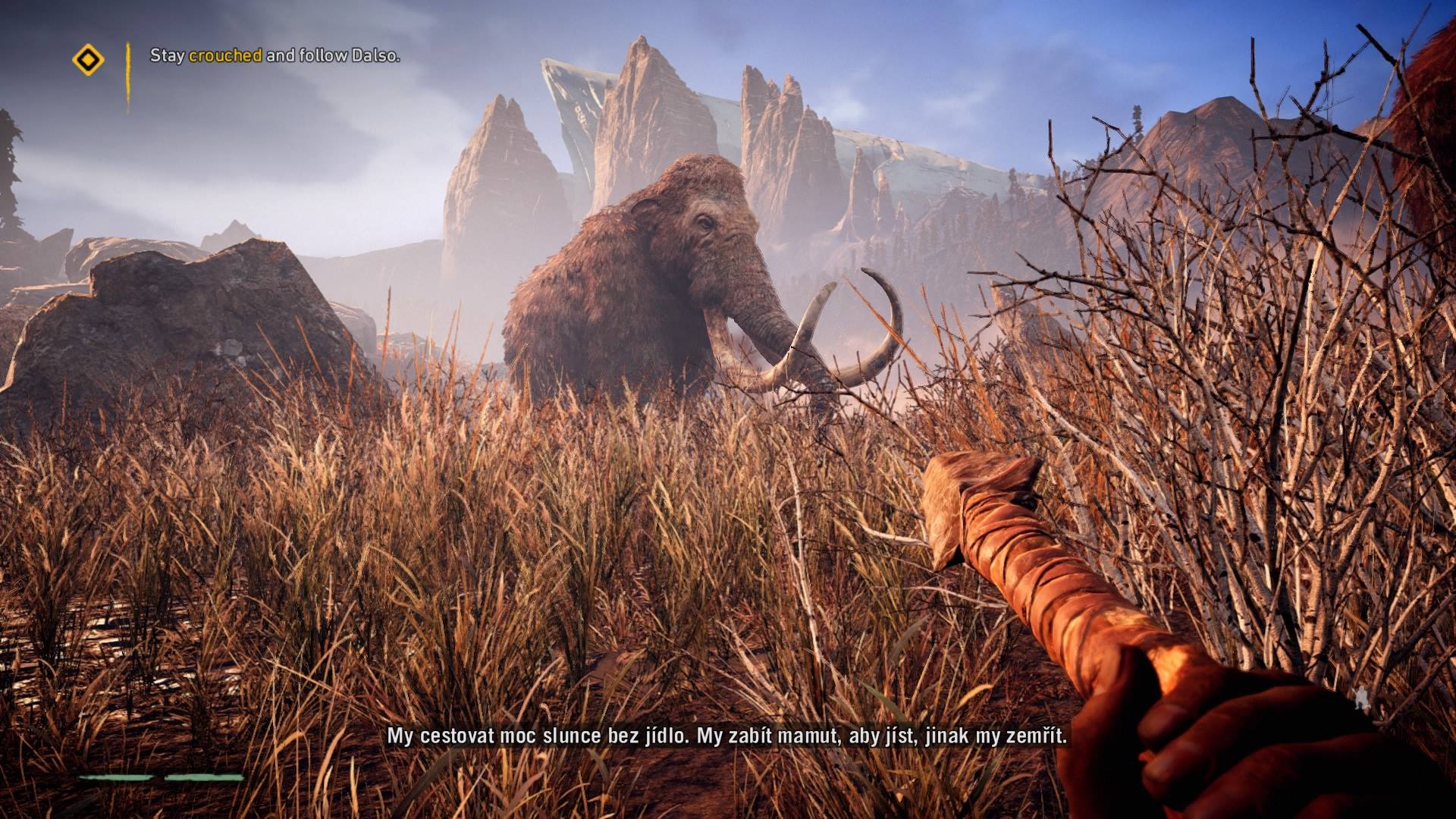
Task: Select the 'Stay crouched and follow Dalso' objective
Action: coord(275,55)
